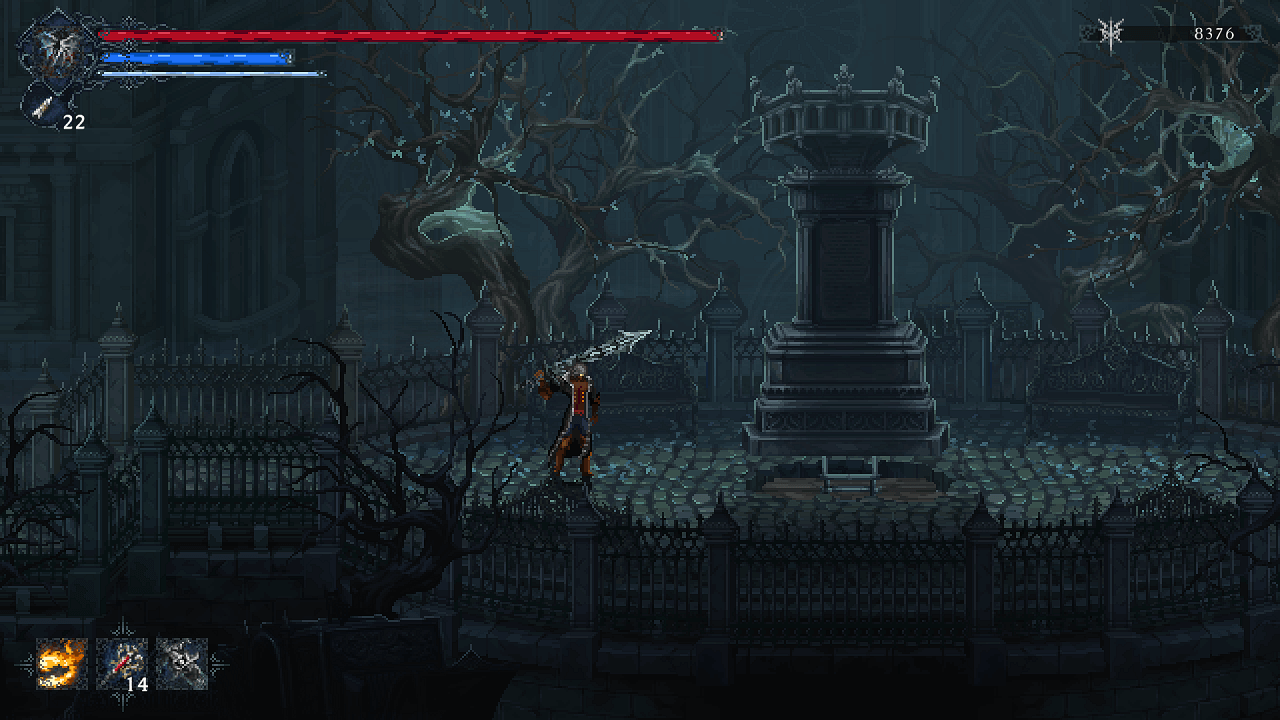Activate the fire spell ability slot
Image resolution: width=1280 pixels, height=720 pixels.
[62, 664]
